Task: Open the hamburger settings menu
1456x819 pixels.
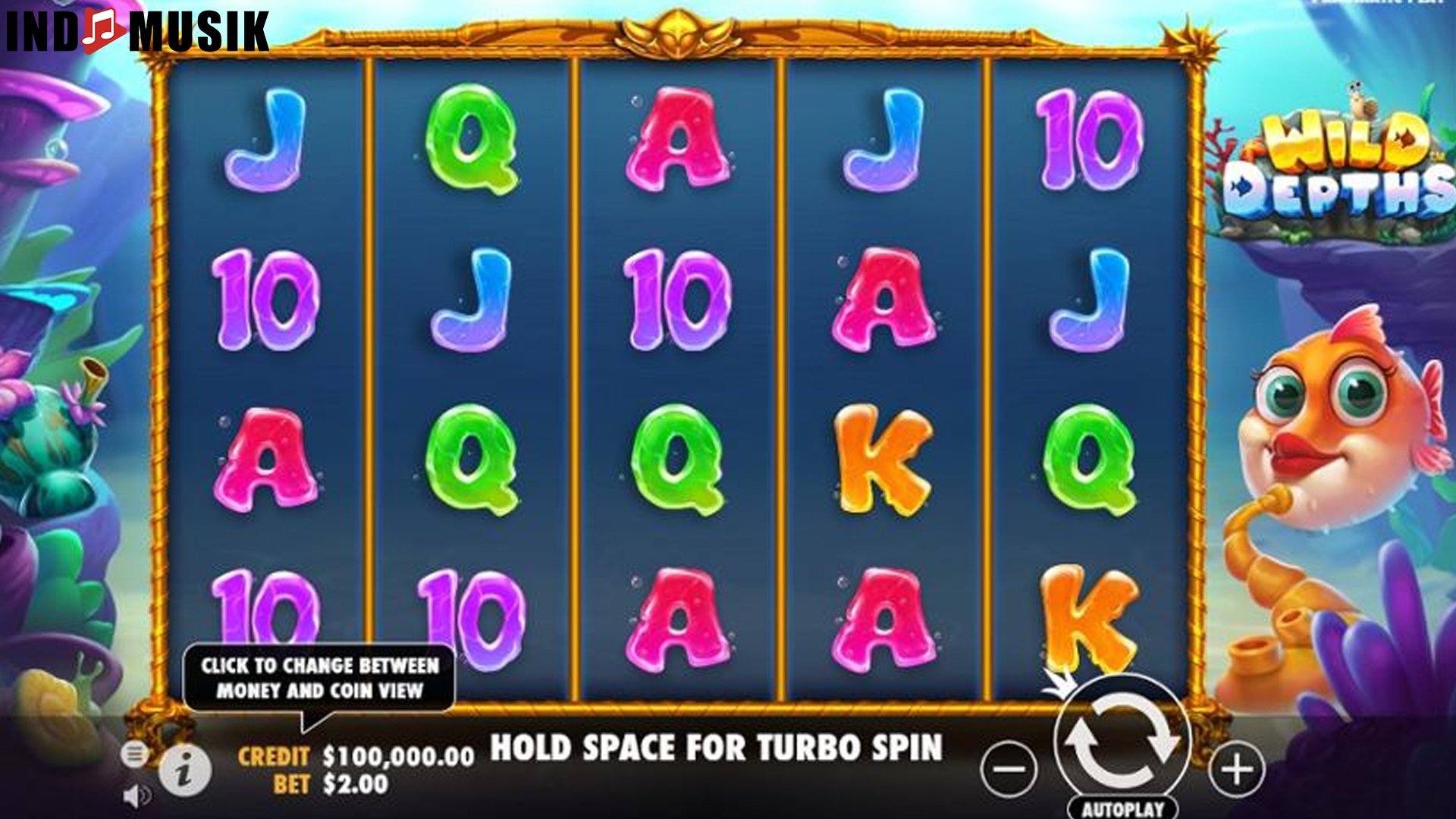Action: [x=135, y=754]
